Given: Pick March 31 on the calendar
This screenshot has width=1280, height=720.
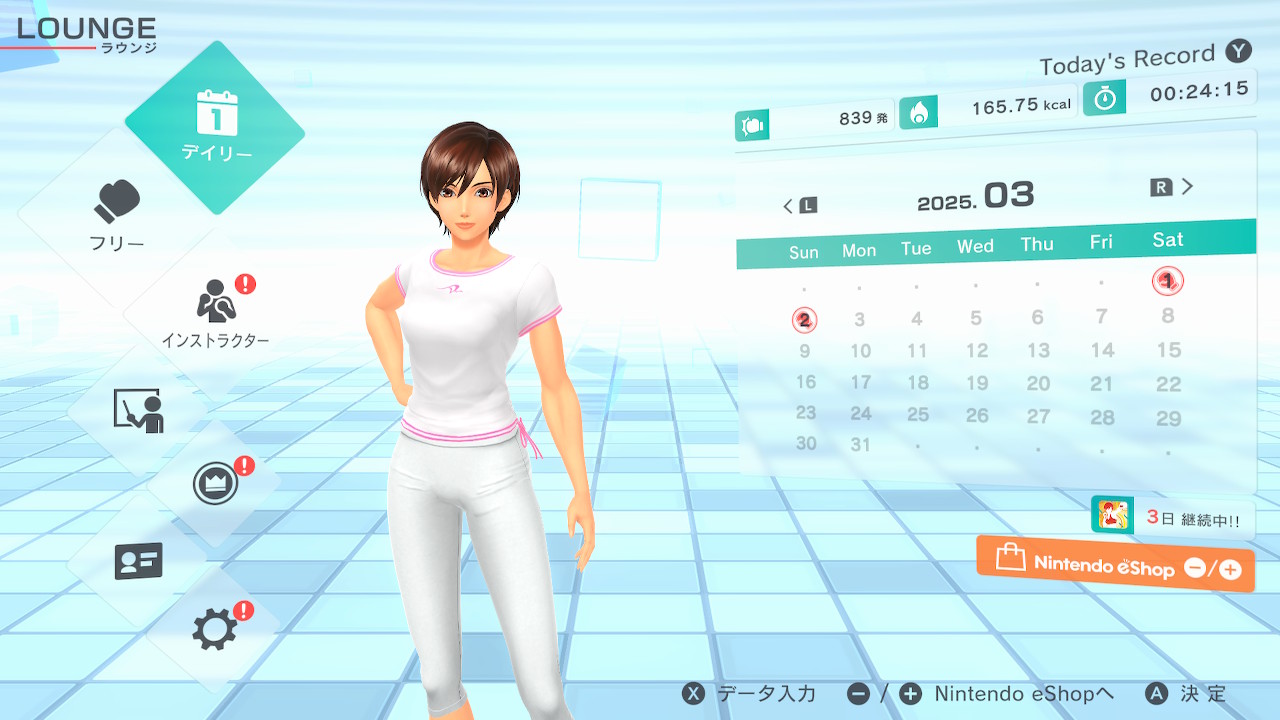Looking at the screenshot, I should pyautogui.click(x=860, y=445).
